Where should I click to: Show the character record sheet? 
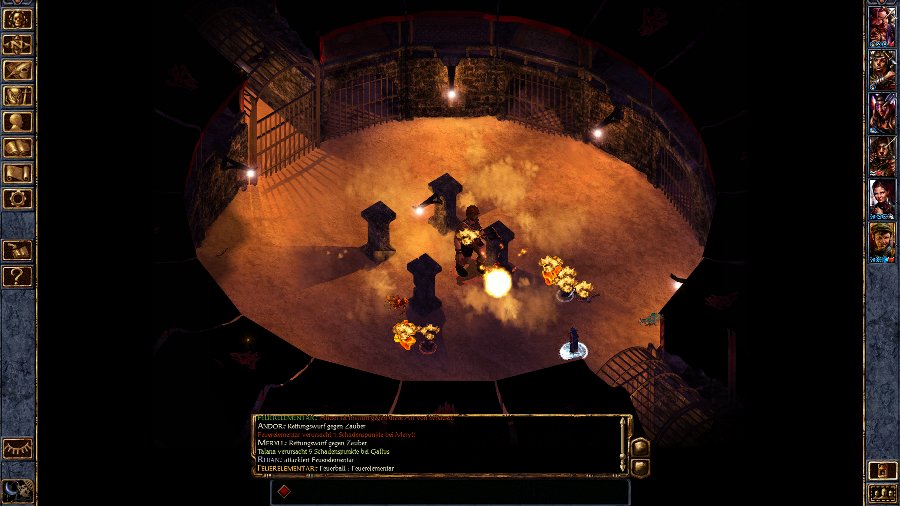[18, 122]
